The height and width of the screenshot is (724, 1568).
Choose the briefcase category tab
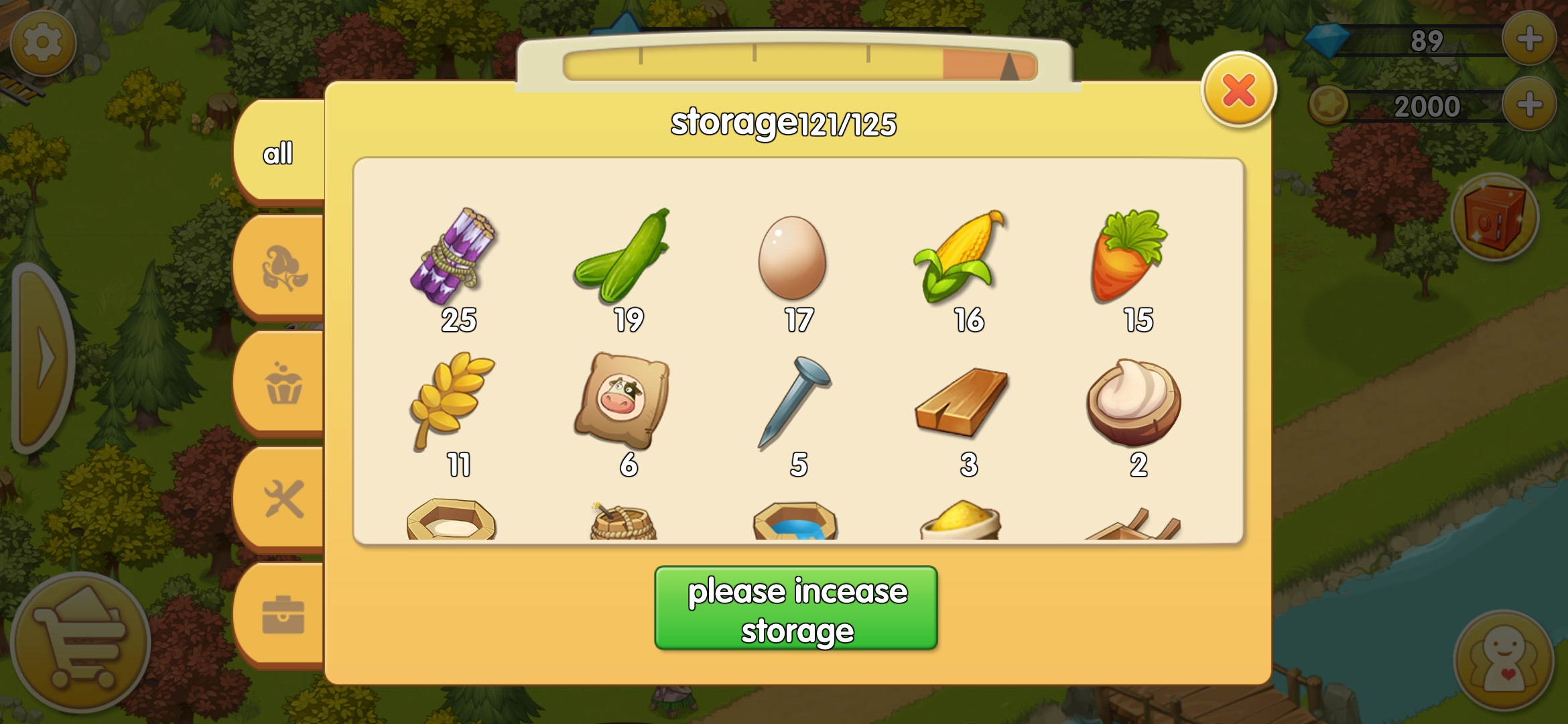pyautogui.click(x=283, y=615)
